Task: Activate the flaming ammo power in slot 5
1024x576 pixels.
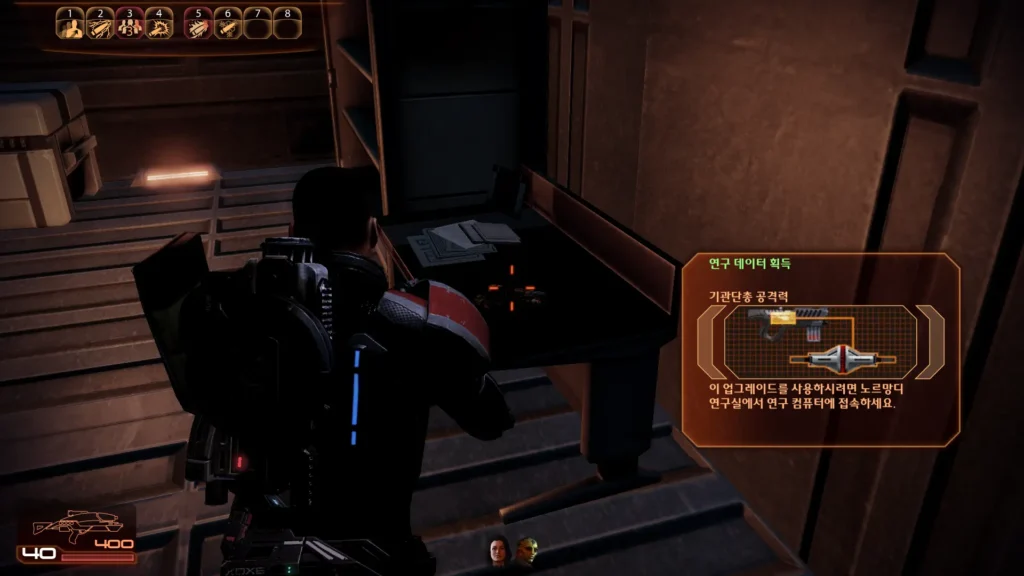Action: click(199, 27)
